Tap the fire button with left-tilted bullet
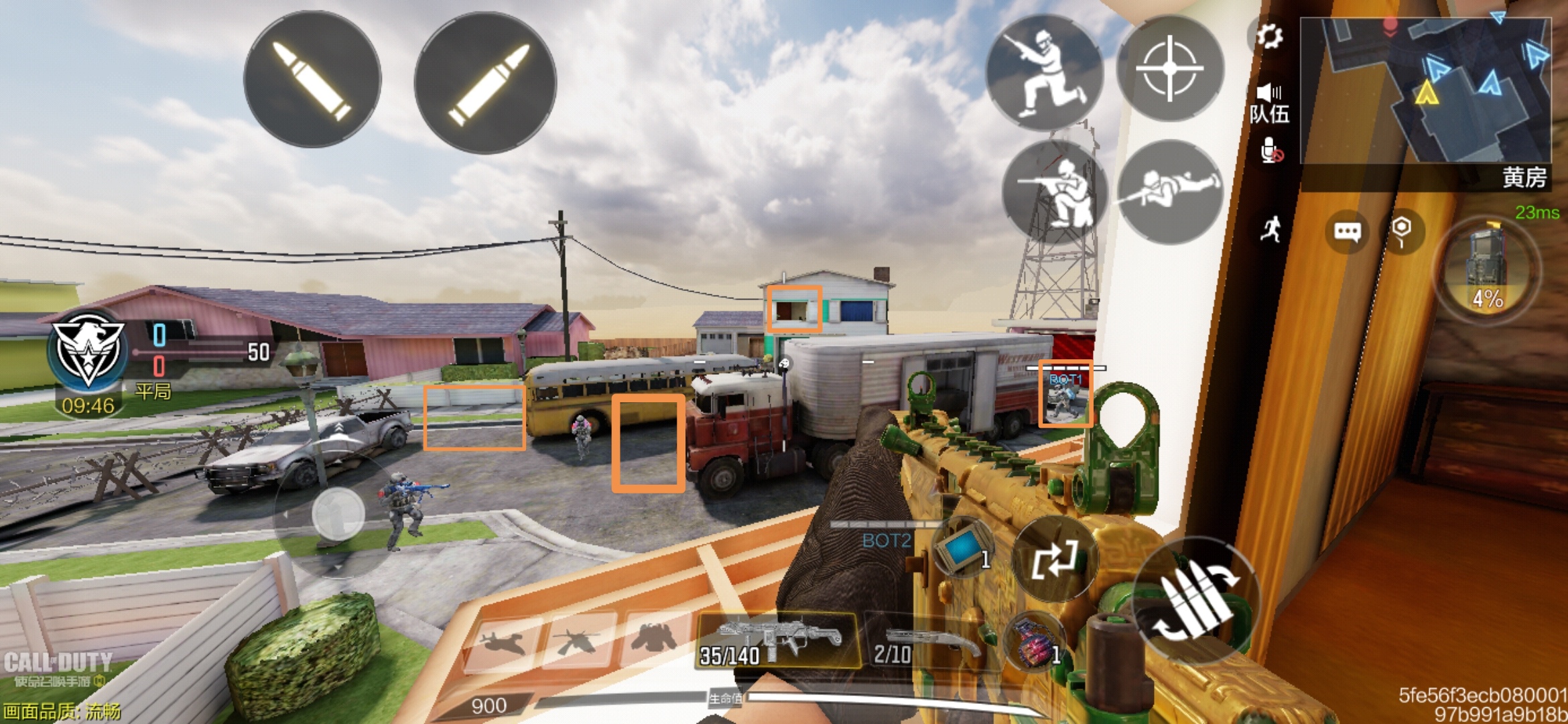The image size is (1568, 724). click(x=312, y=80)
